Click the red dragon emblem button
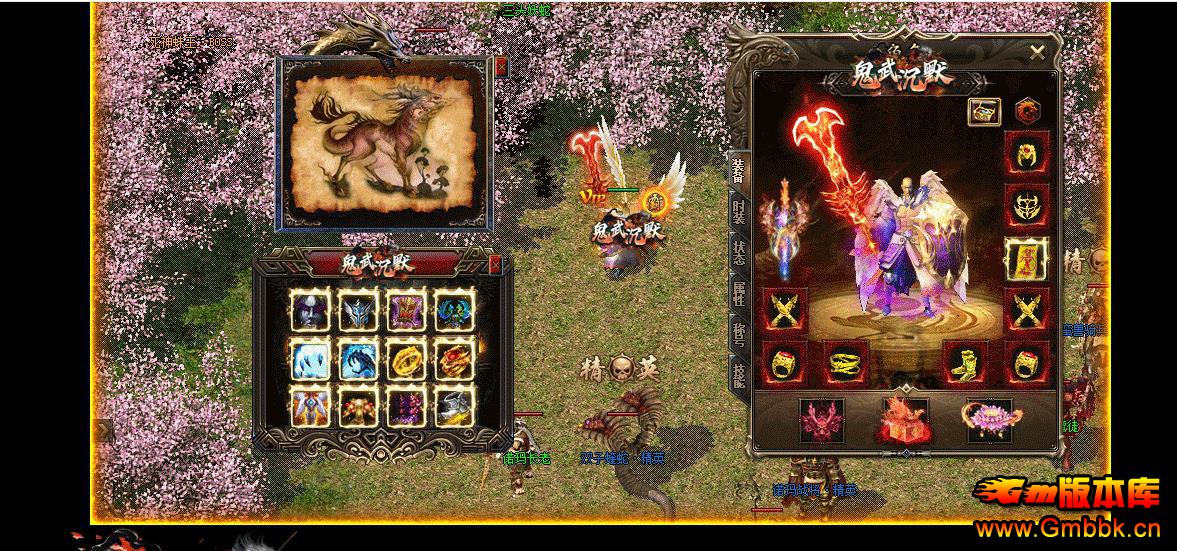Screen dimensions: 1177x551 pyautogui.click(x=1026, y=111)
